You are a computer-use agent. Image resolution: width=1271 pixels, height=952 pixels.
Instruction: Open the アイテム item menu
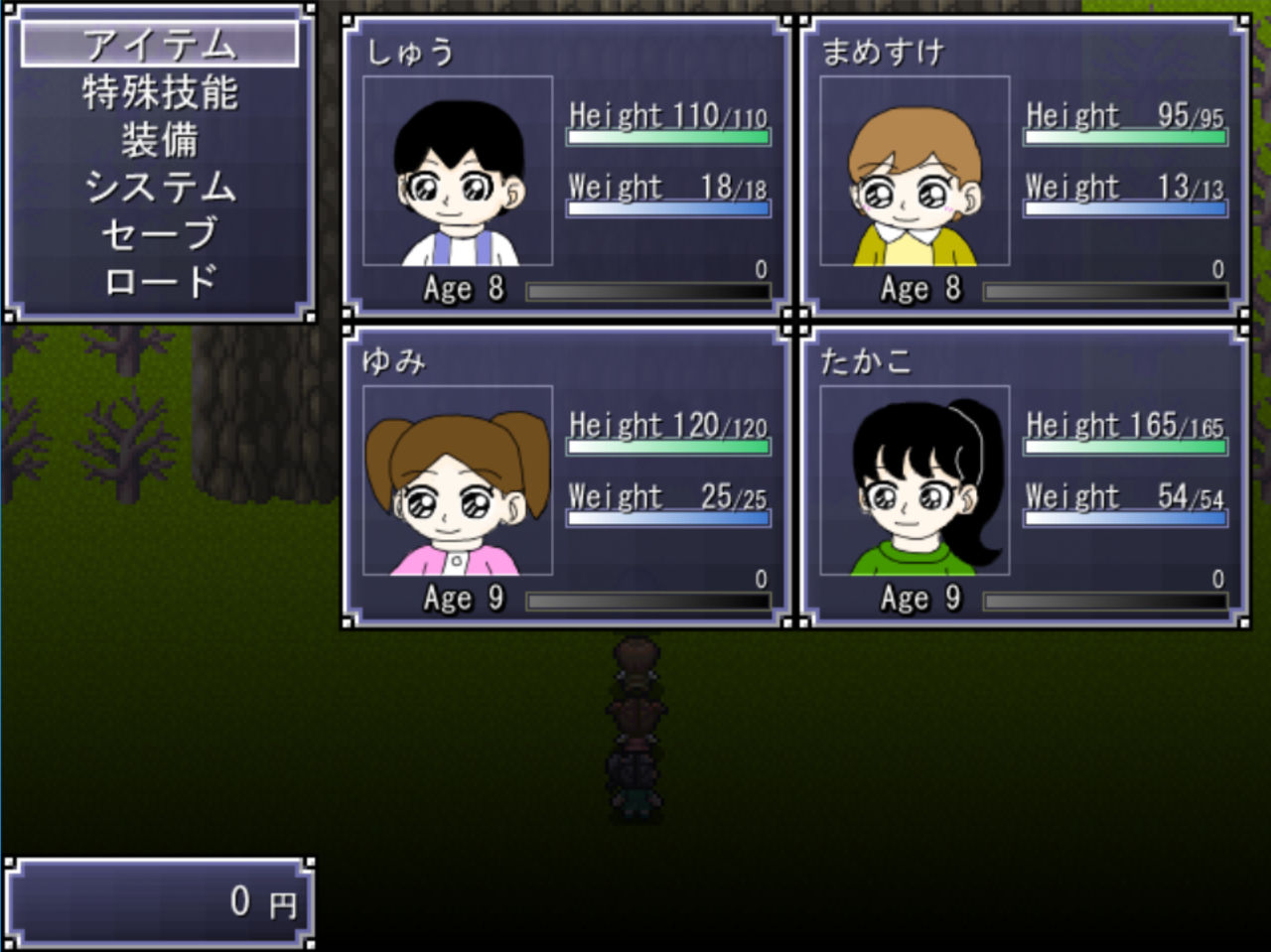[x=159, y=45]
